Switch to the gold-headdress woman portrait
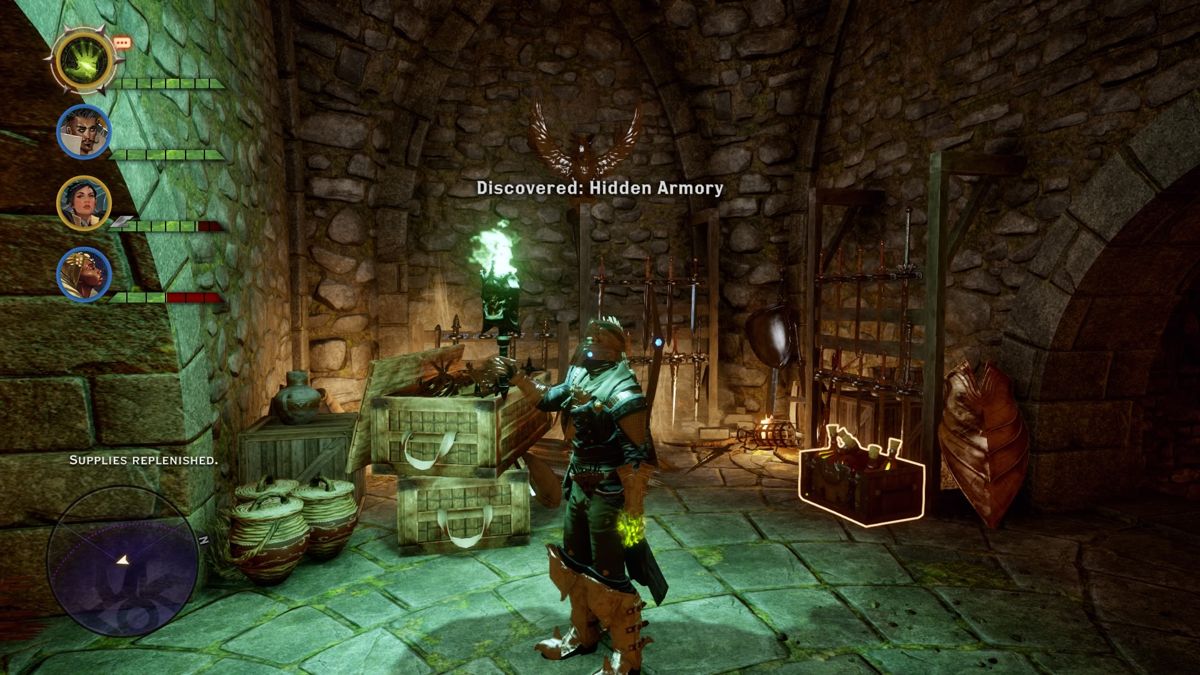The width and height of the screenshot is (1200, 675). 83,273
